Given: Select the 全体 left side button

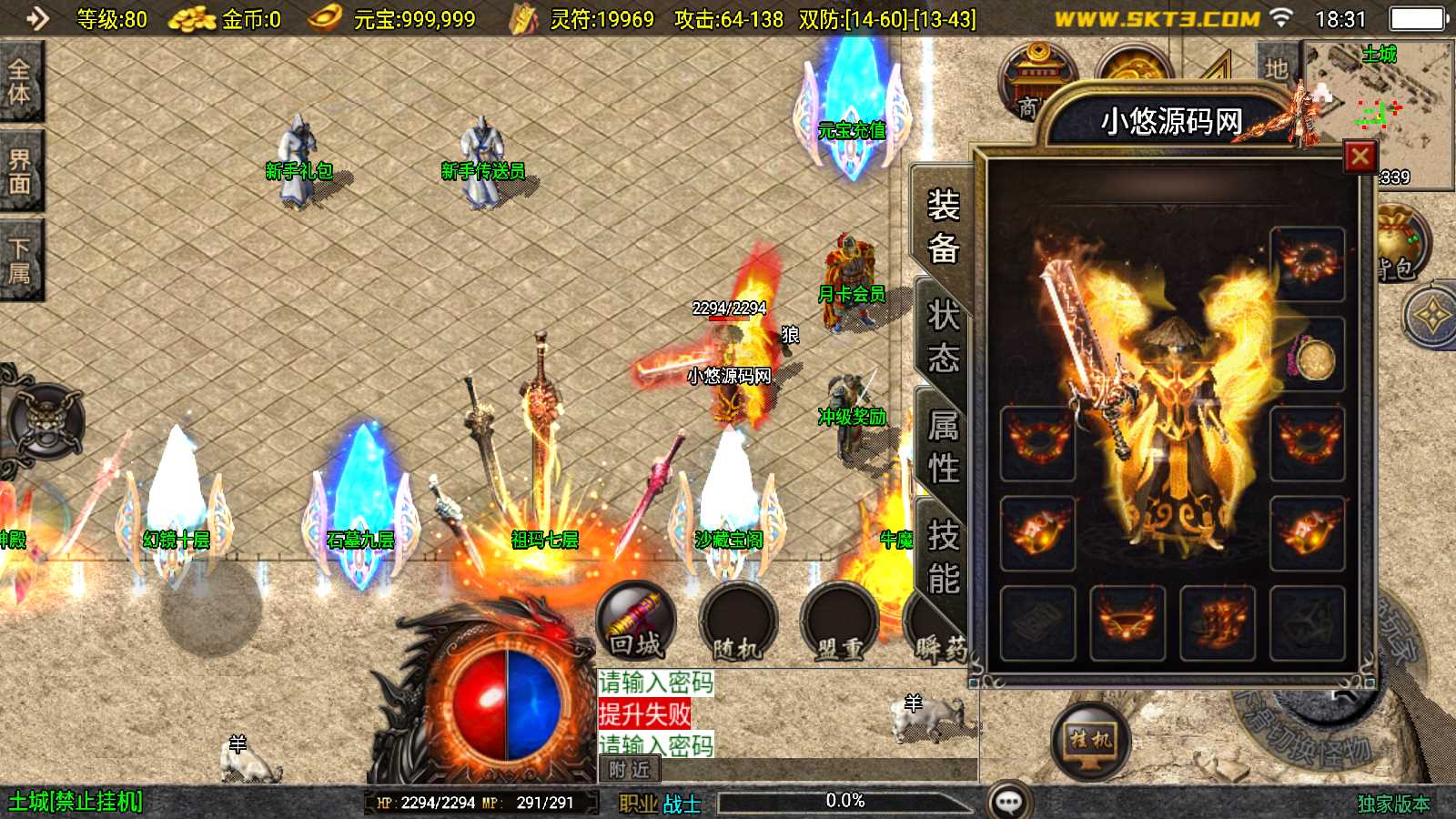Looking at the screenshot, I should (20, 82).
